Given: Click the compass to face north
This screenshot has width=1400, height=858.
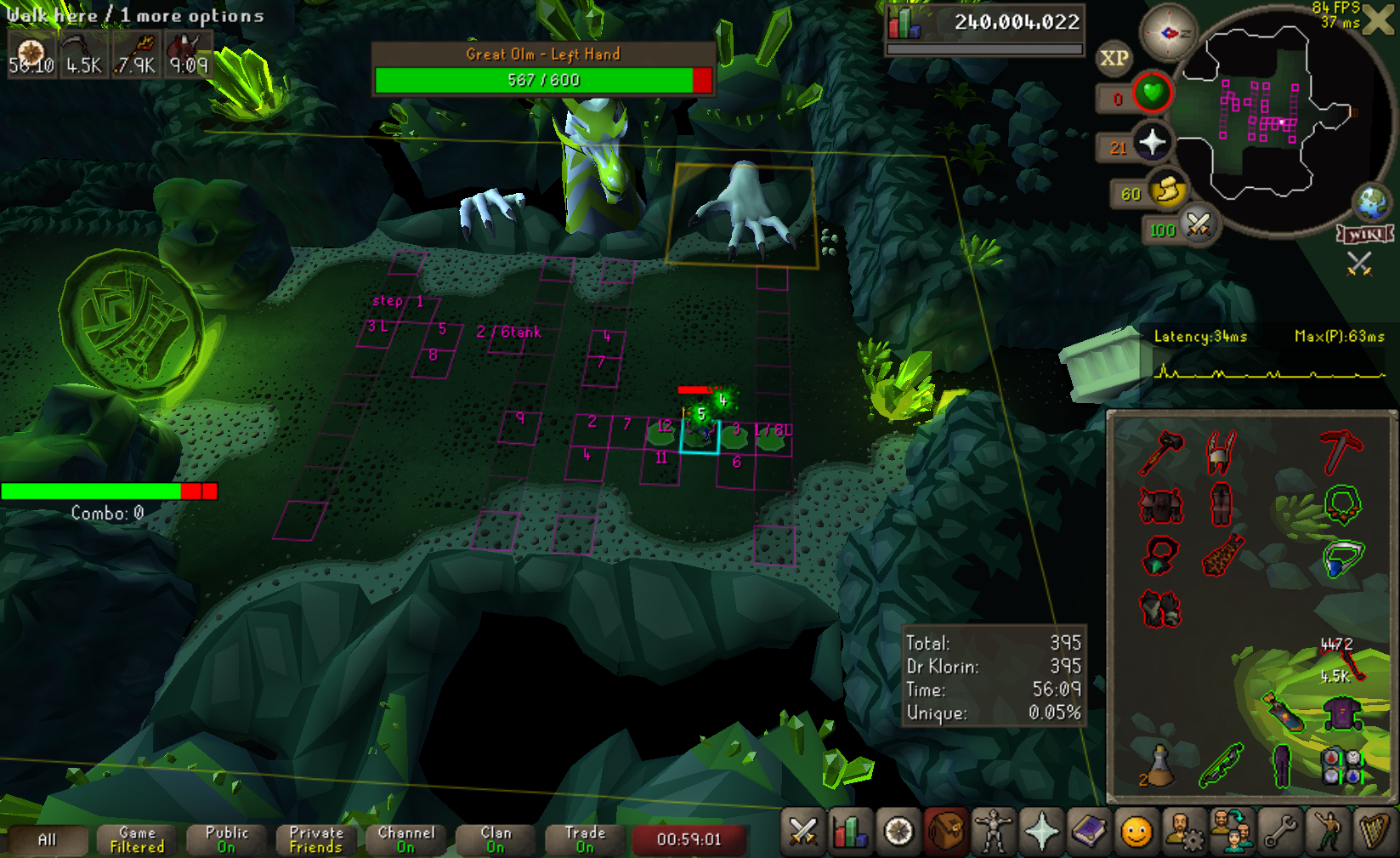Looking at the screenshot, I should (1168, 34).
